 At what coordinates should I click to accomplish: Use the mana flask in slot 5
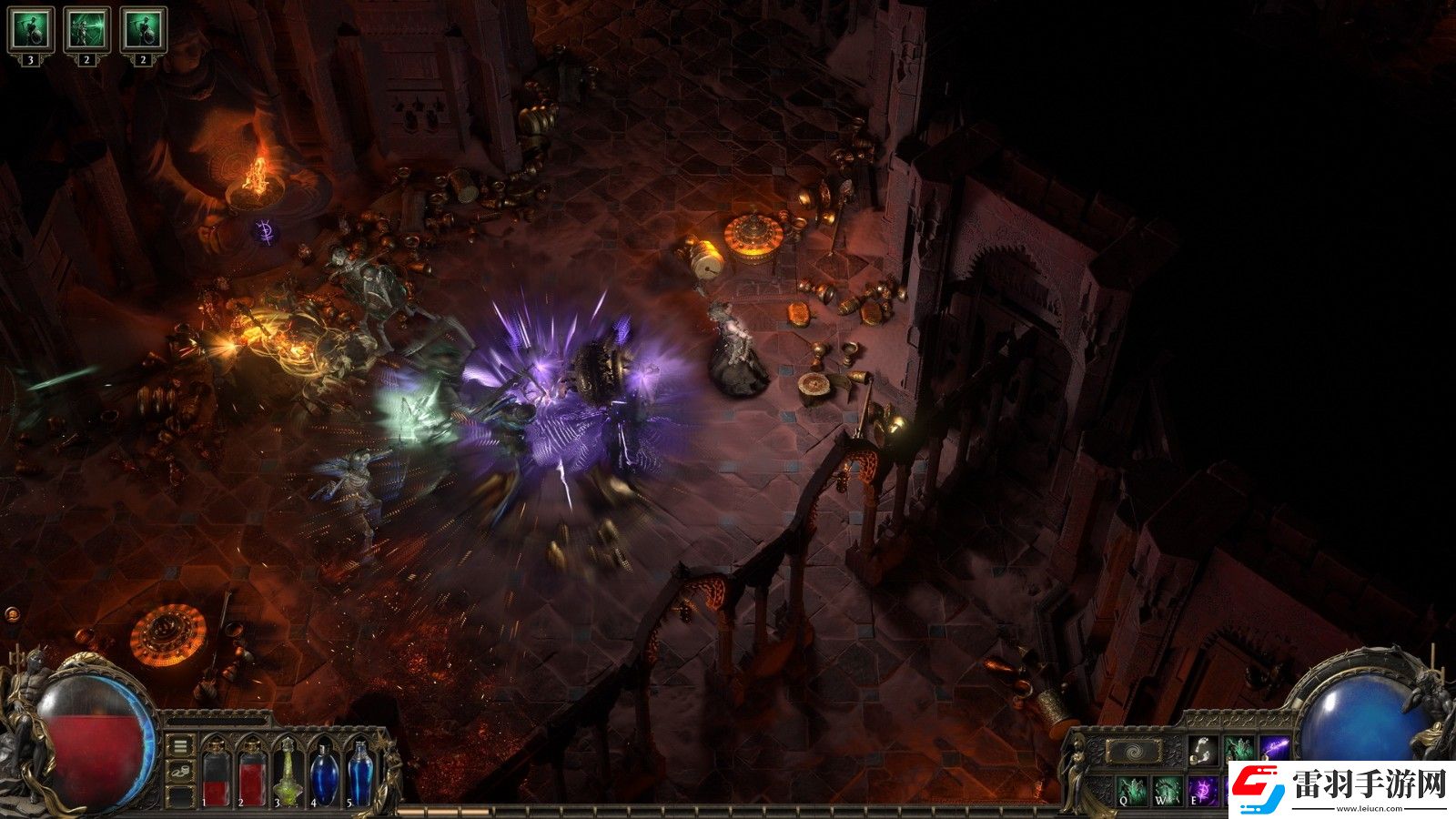click(x=360, y=772)
